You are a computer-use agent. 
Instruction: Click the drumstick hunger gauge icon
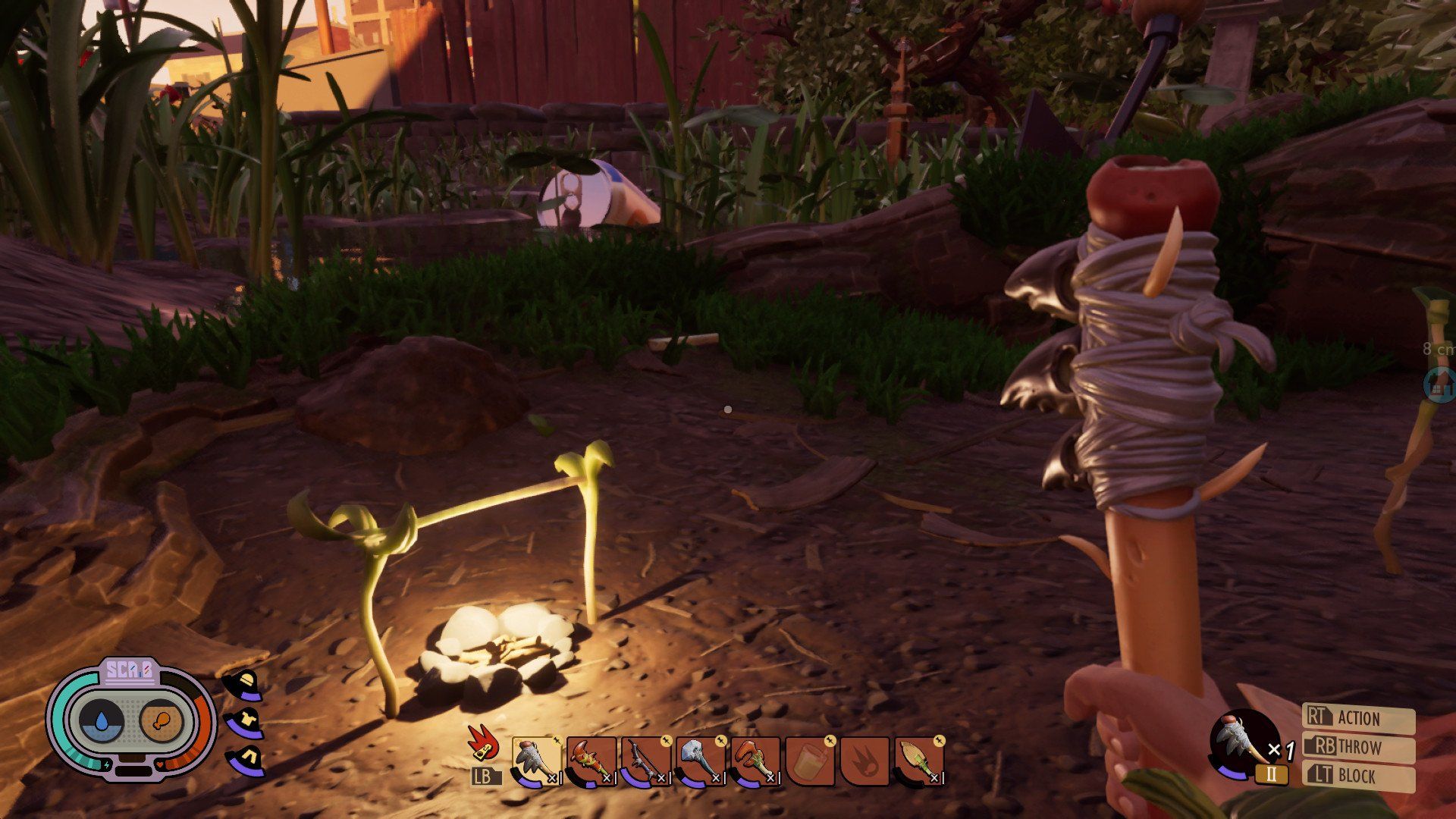tap(163, 720)
